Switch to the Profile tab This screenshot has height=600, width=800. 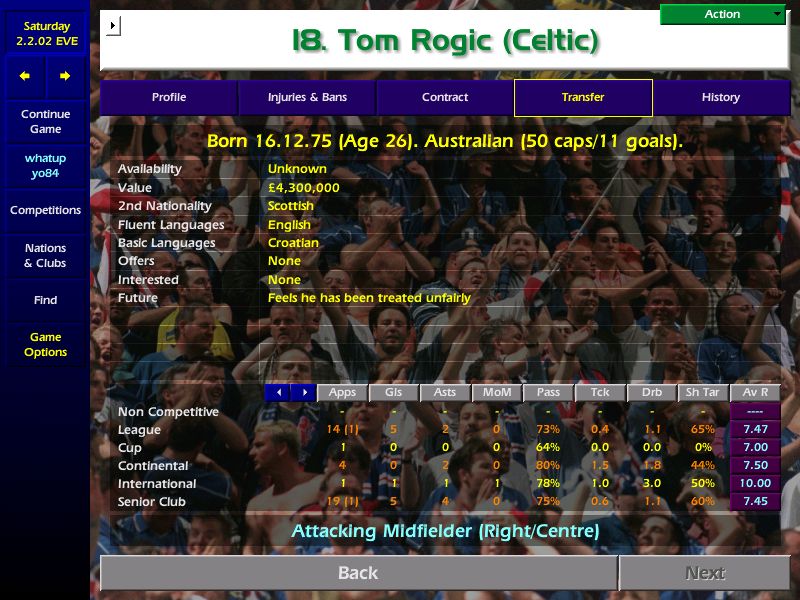tap(169, 98)
